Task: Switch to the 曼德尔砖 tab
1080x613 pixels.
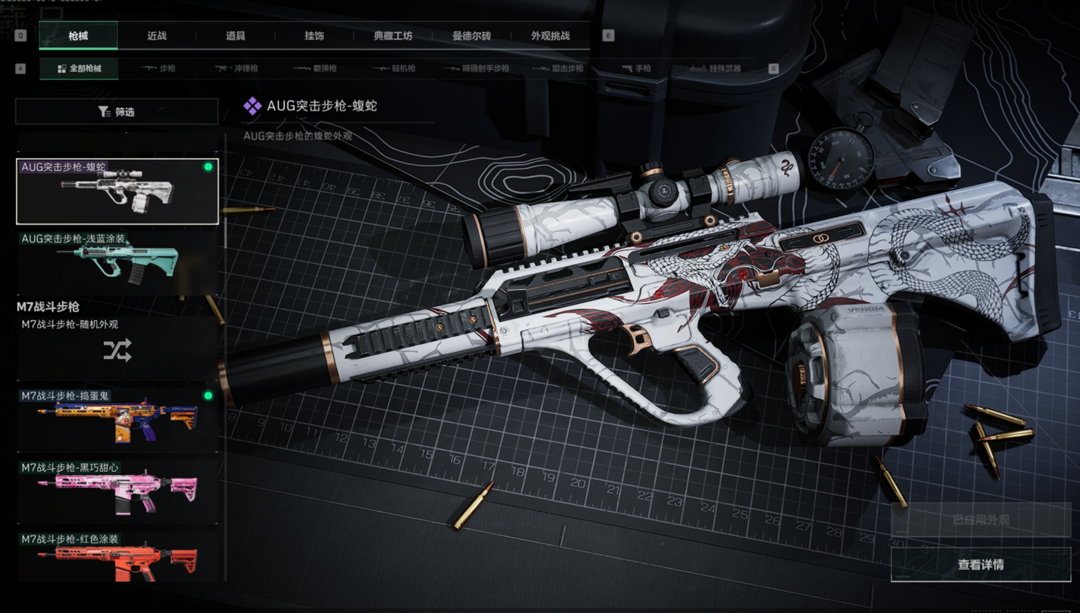Action: [x=471, y=36]
